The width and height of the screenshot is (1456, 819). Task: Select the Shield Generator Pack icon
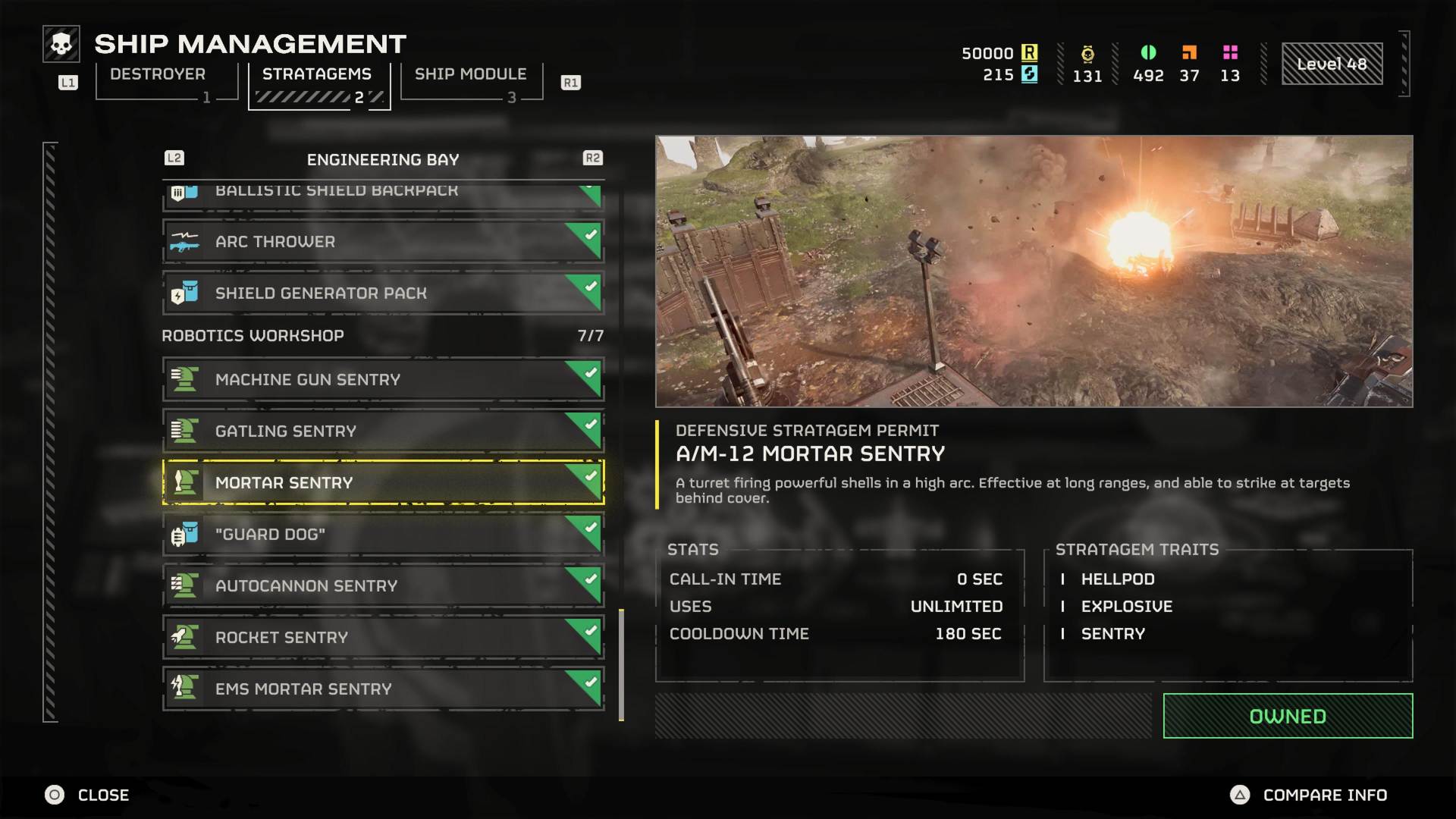pyautogui.click(x=184, y=293)
